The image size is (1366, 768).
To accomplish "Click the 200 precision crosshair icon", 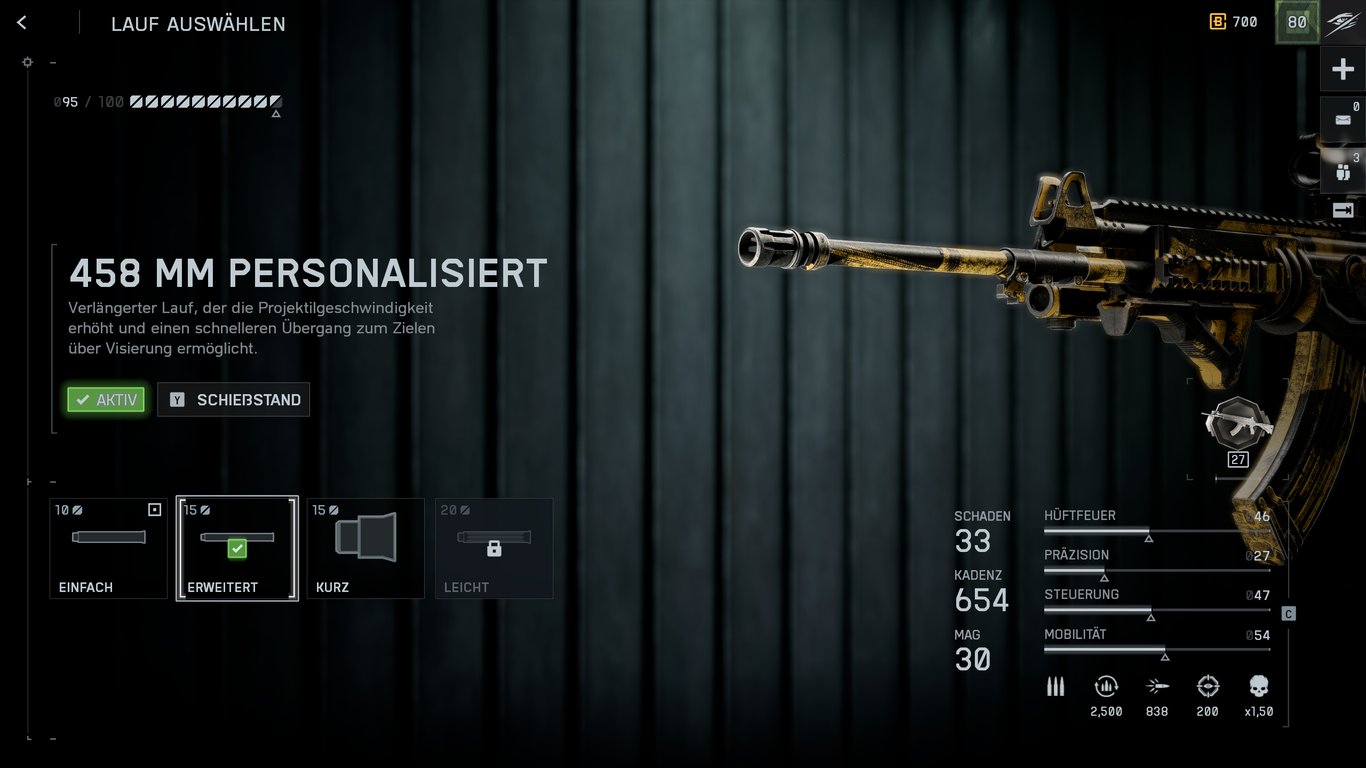I will tap(1207, 686).
